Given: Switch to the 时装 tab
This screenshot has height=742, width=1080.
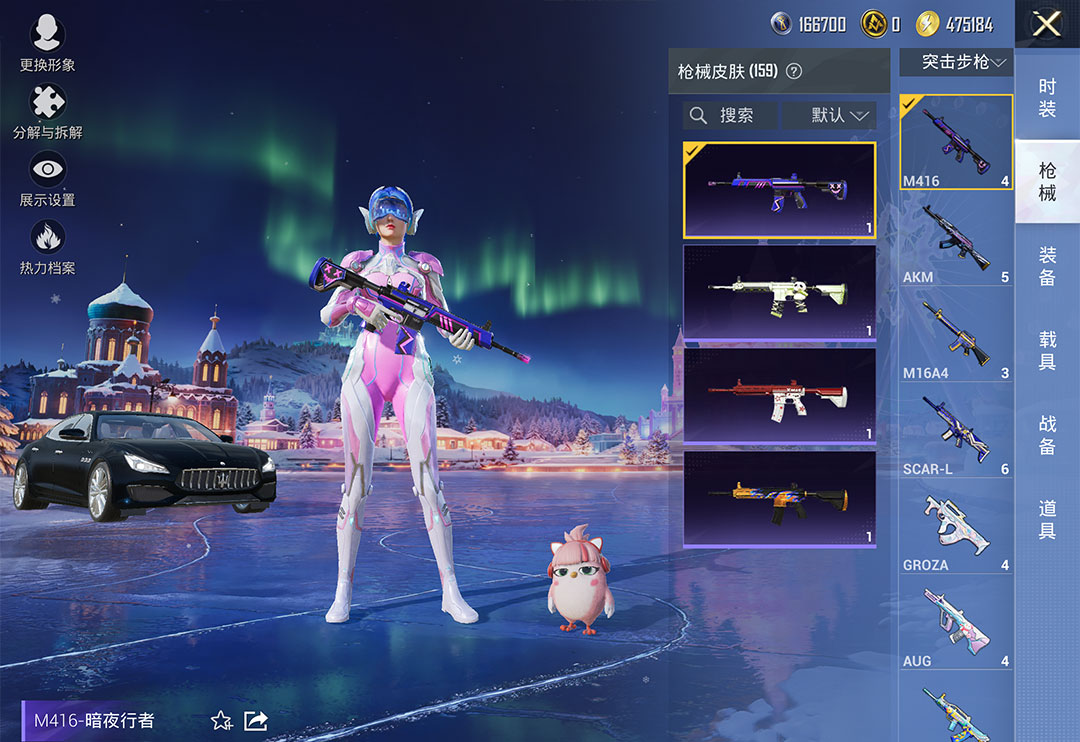Looking at the screenshot, I should [x=1047, y=98].
